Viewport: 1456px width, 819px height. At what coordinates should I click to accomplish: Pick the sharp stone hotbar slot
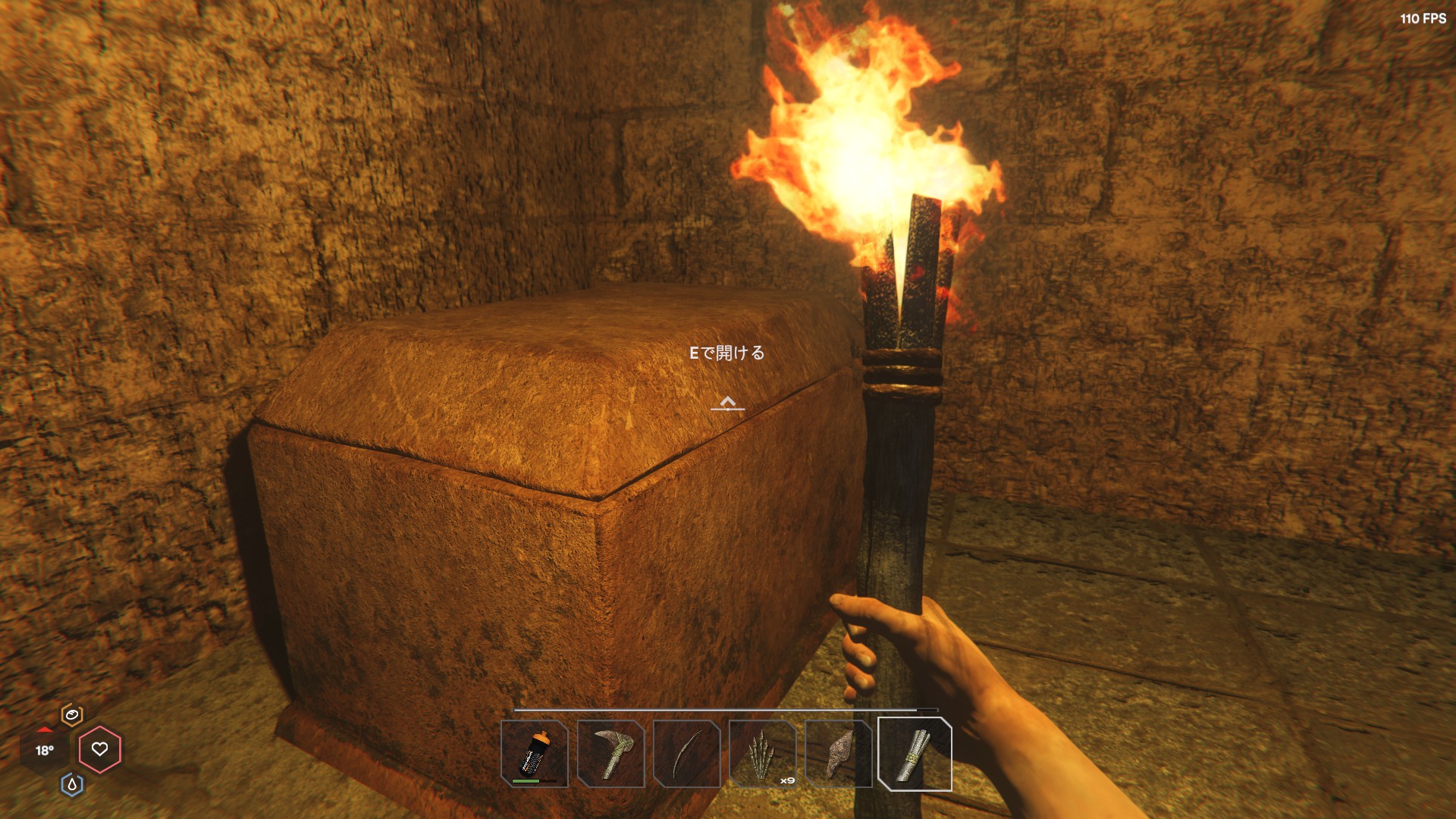click(839, 754)
